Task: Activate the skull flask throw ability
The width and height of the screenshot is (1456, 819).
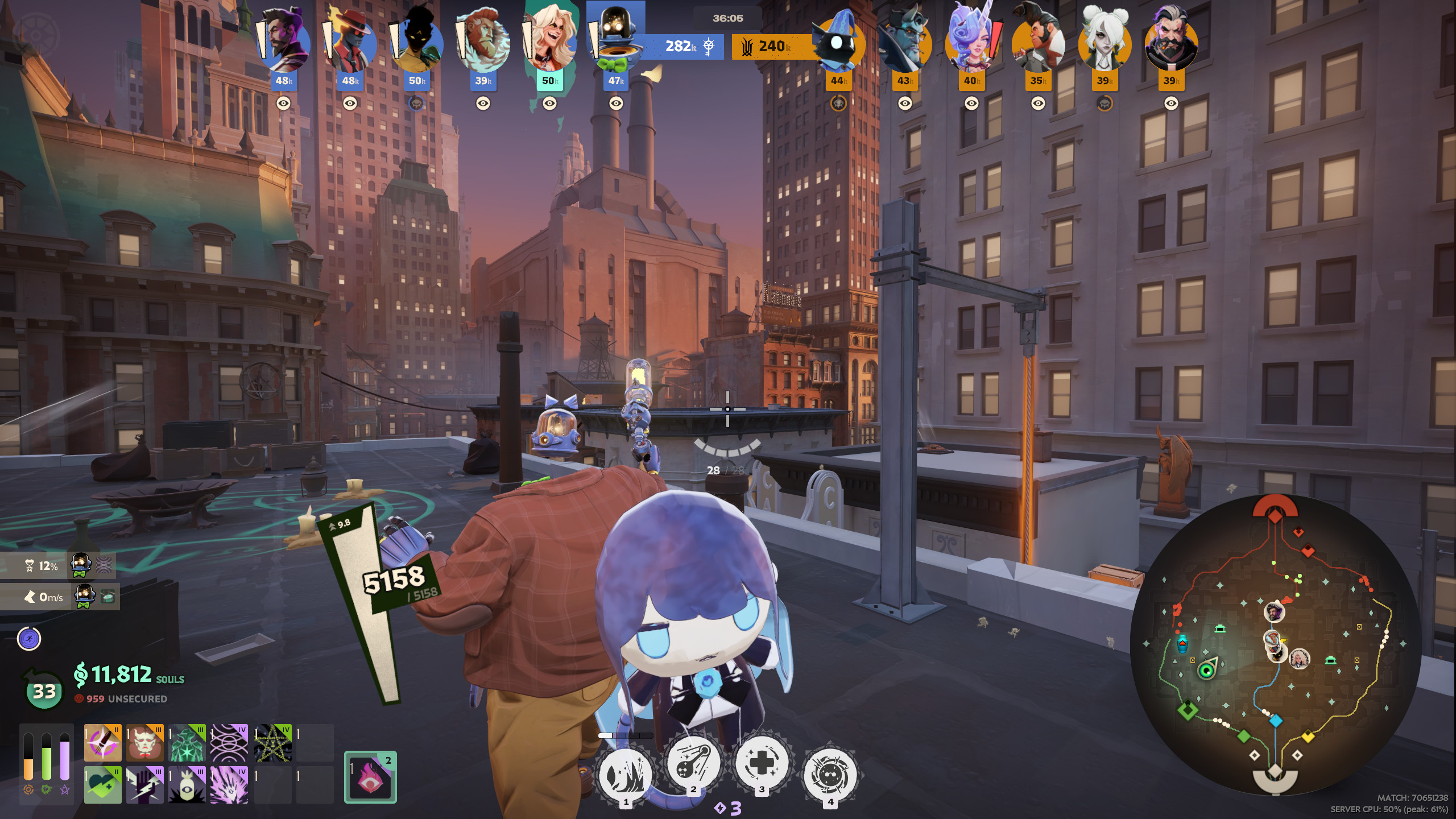Action: pyautogui.click(x=693, y=763)
